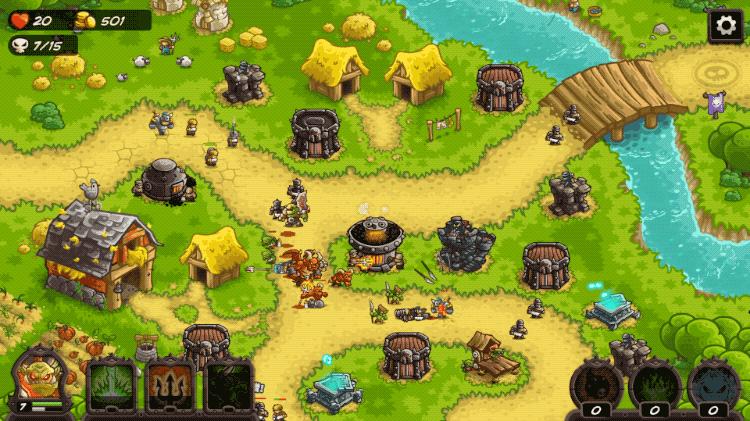
Task: Open the settings gear menu
Action: pos(725,26)
